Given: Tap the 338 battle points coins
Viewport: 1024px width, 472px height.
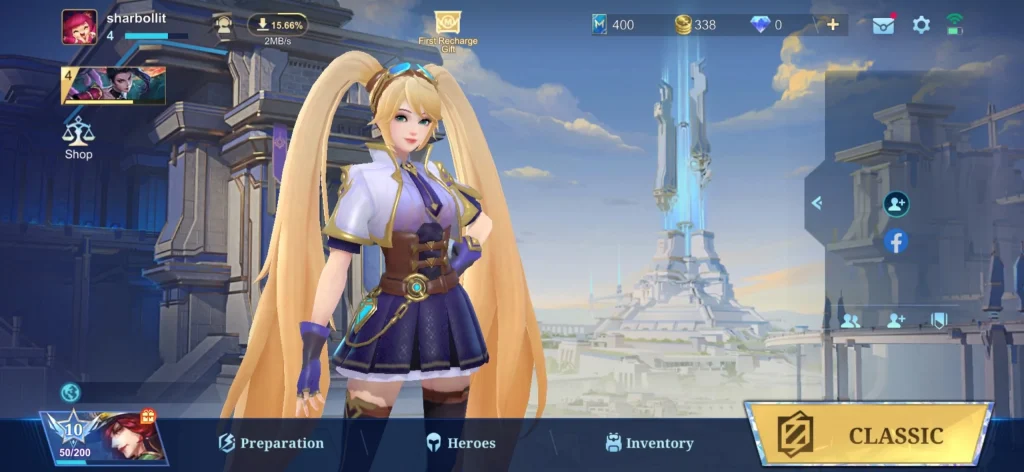Looking at the screenshot, I should tap(695, 25).
